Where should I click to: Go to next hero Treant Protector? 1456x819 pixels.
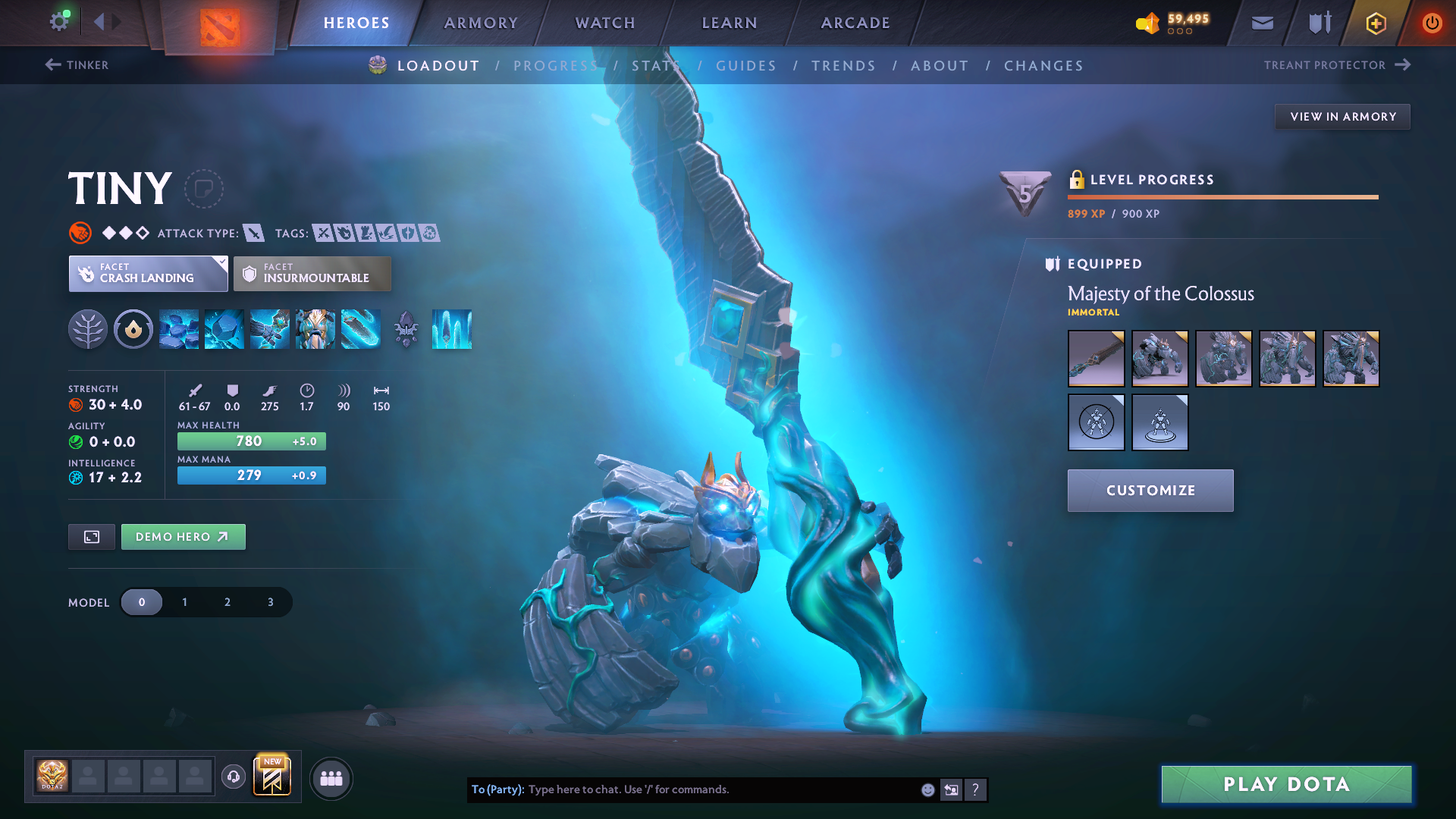1336,65
